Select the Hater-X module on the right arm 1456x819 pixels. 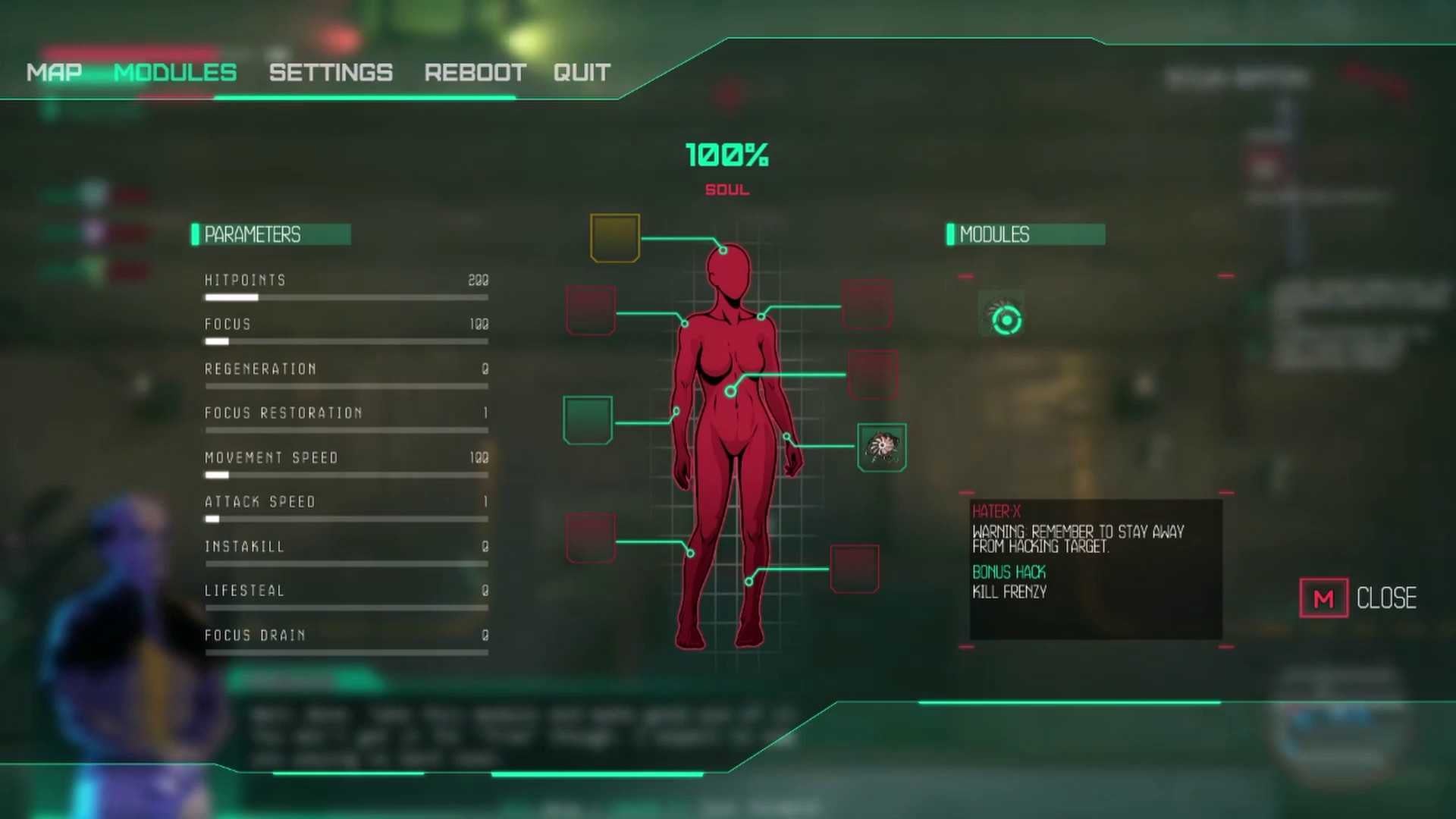pos(881,447)
